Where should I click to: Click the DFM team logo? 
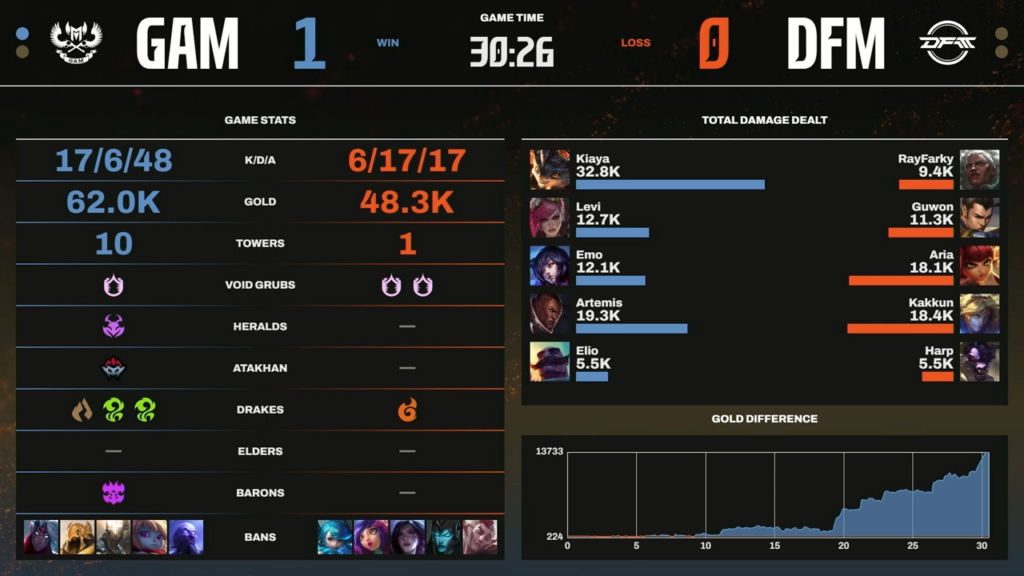[x=945, y=43]
